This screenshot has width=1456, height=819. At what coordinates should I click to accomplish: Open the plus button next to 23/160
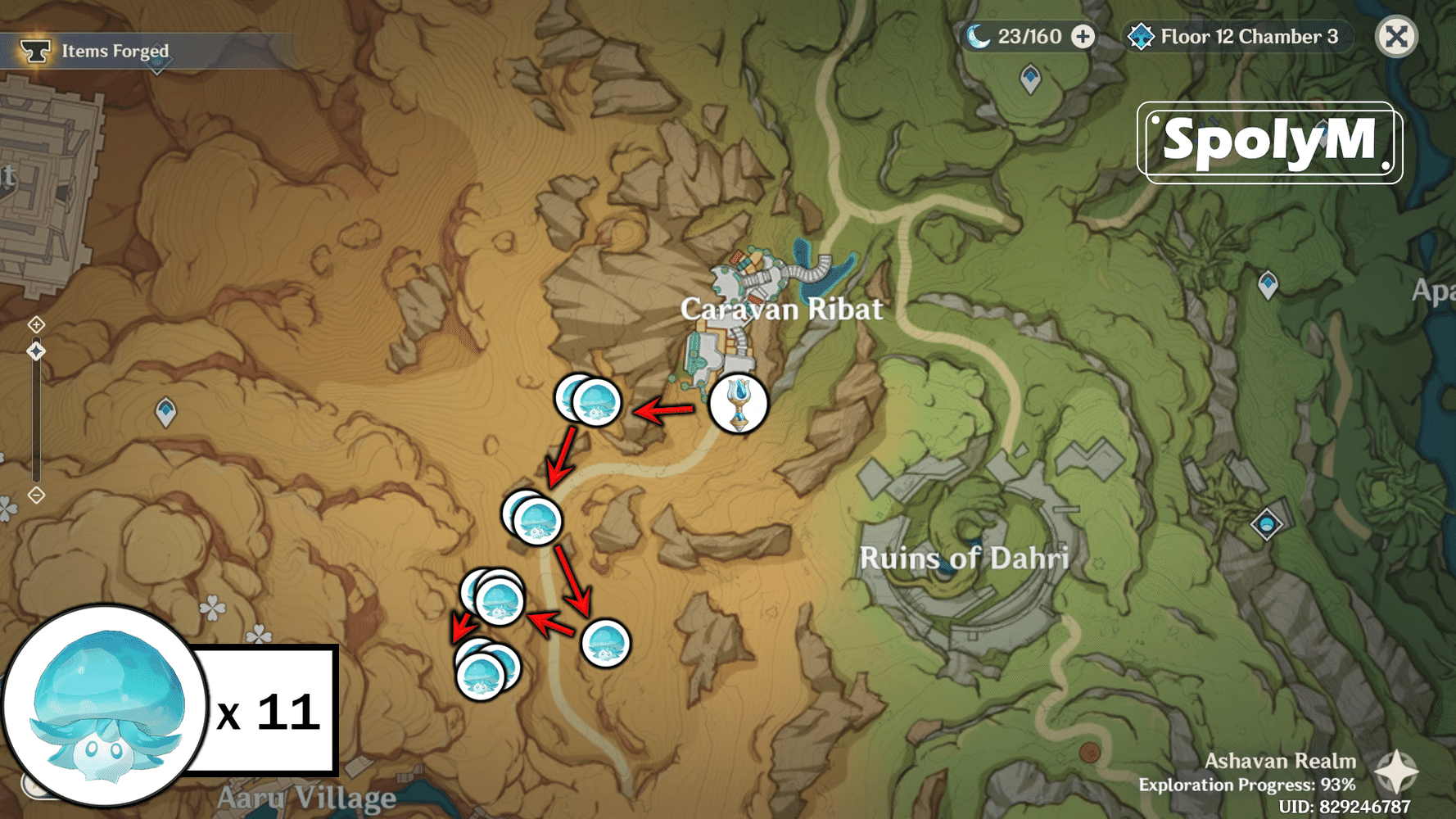click(1083, 36)
